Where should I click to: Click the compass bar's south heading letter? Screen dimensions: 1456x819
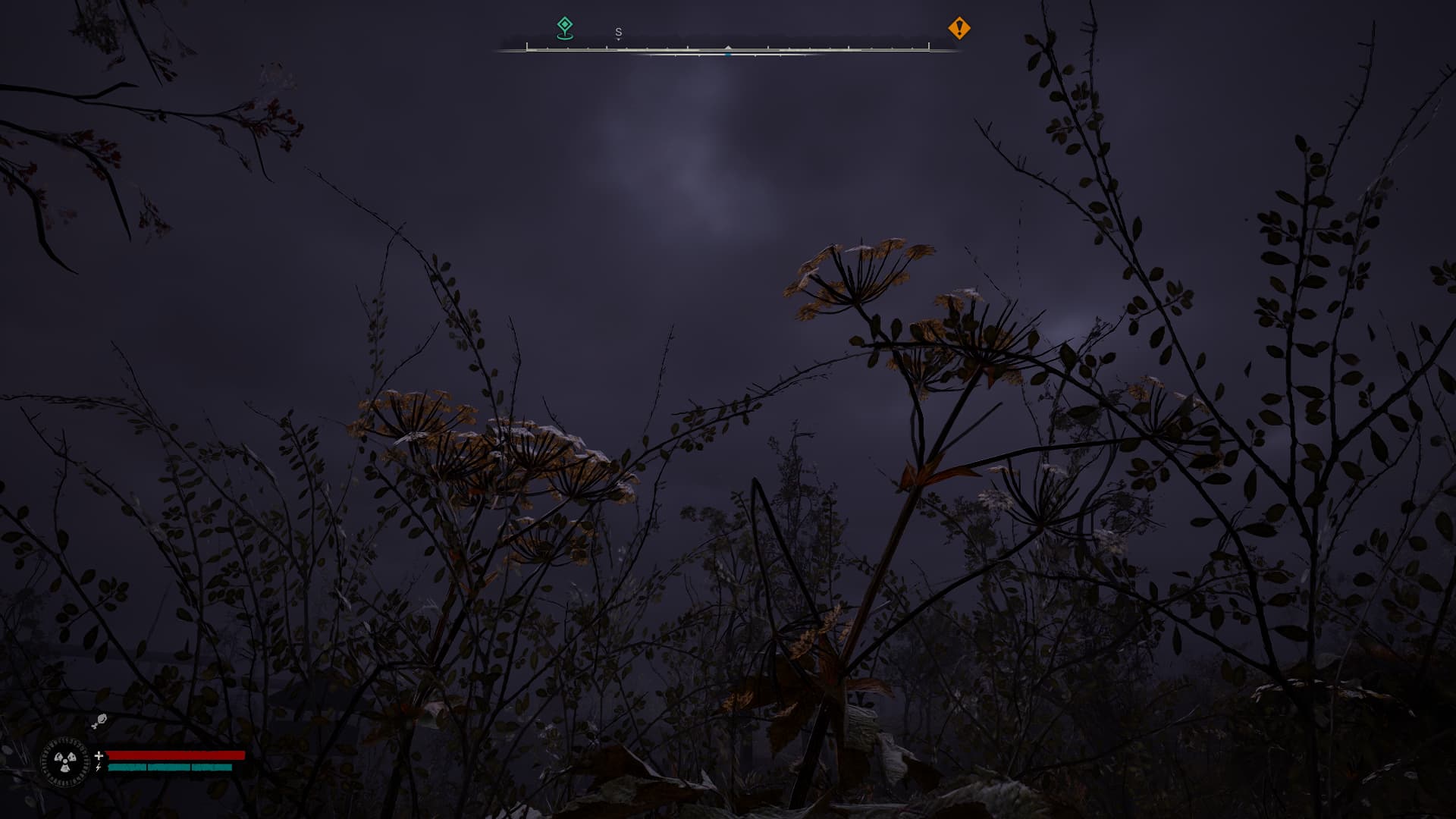(618, 32)
